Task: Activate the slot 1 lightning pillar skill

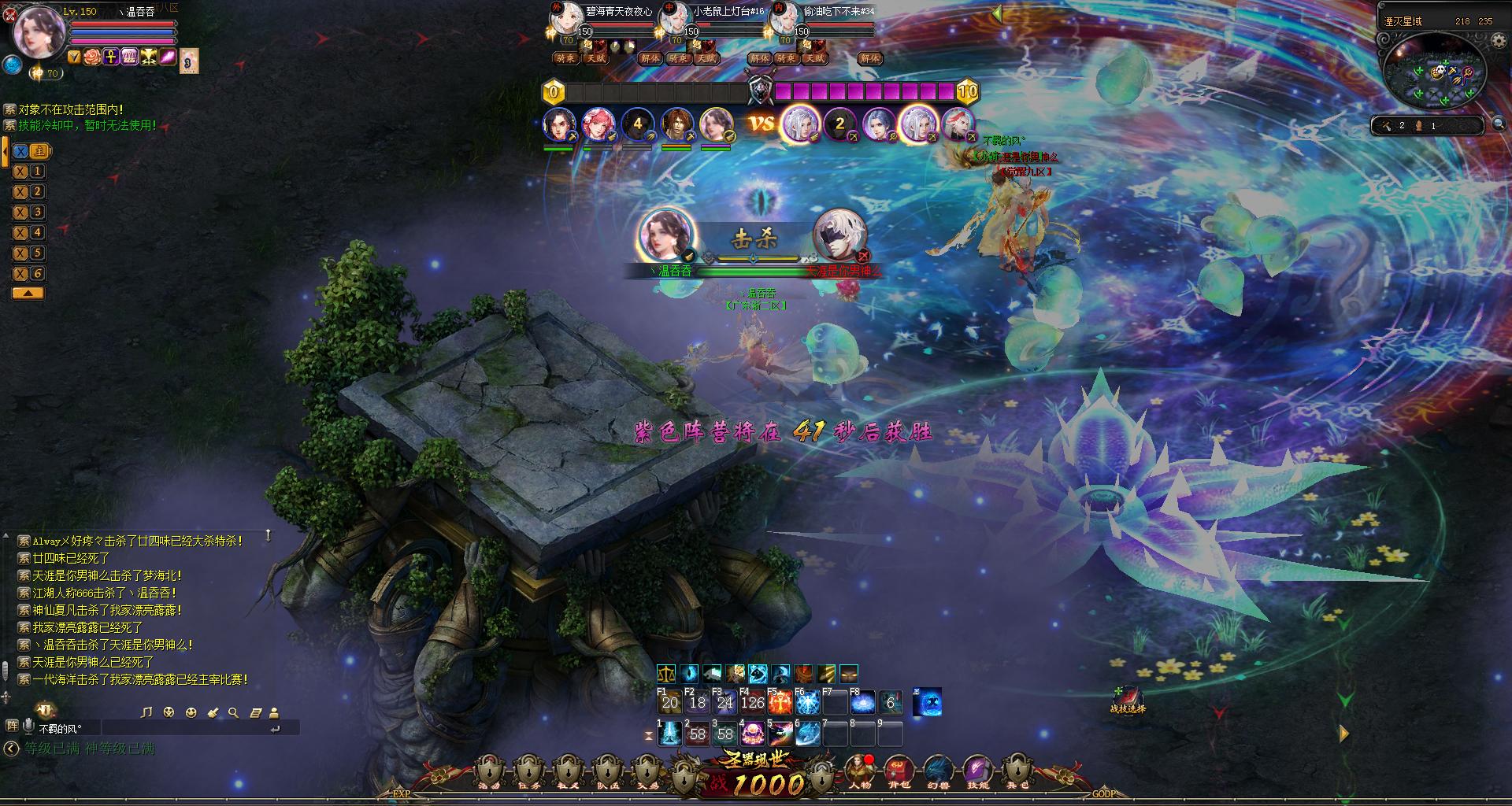Action: [670, 734]
